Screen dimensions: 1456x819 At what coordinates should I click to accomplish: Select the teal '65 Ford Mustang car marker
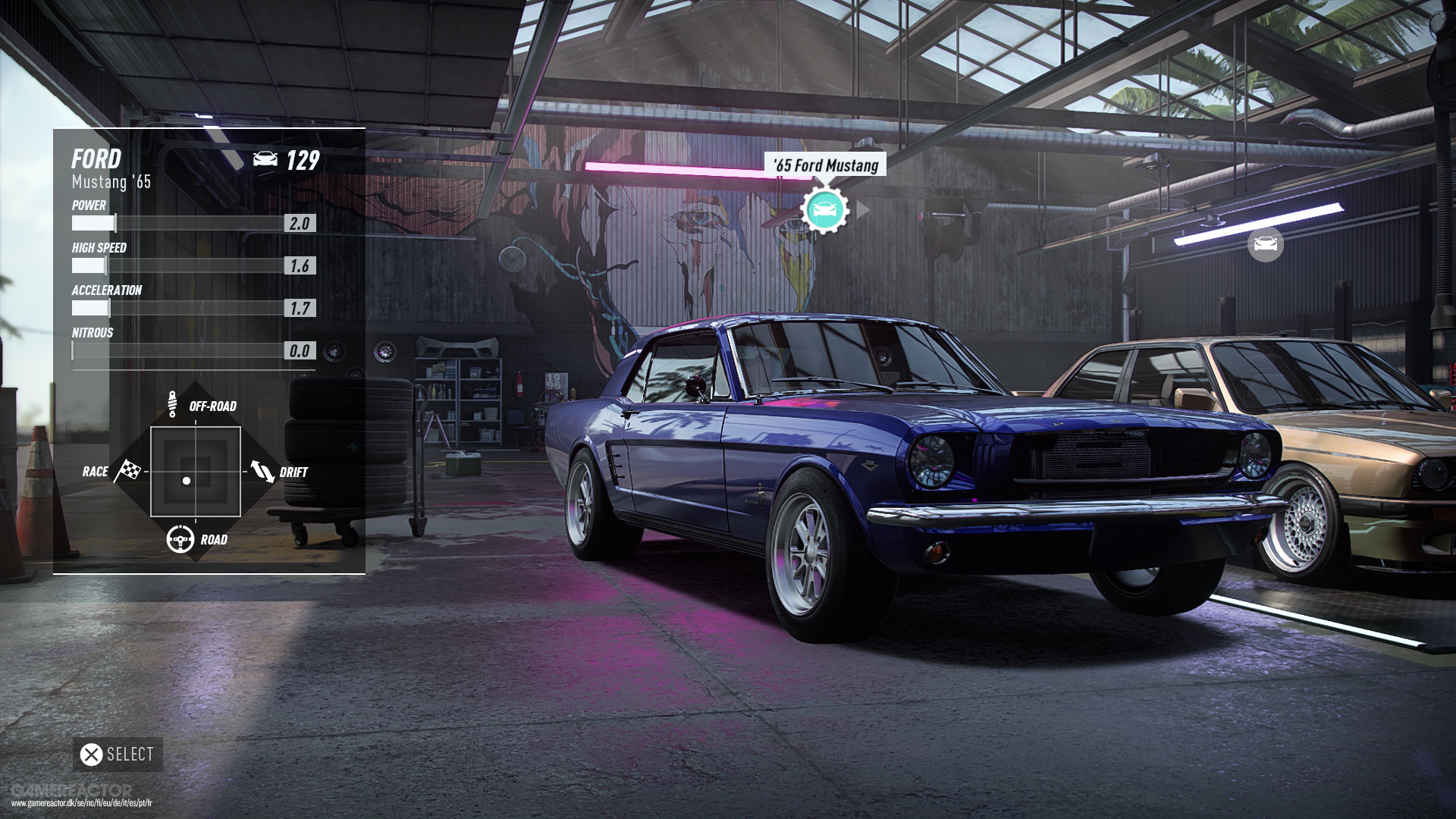824,210
